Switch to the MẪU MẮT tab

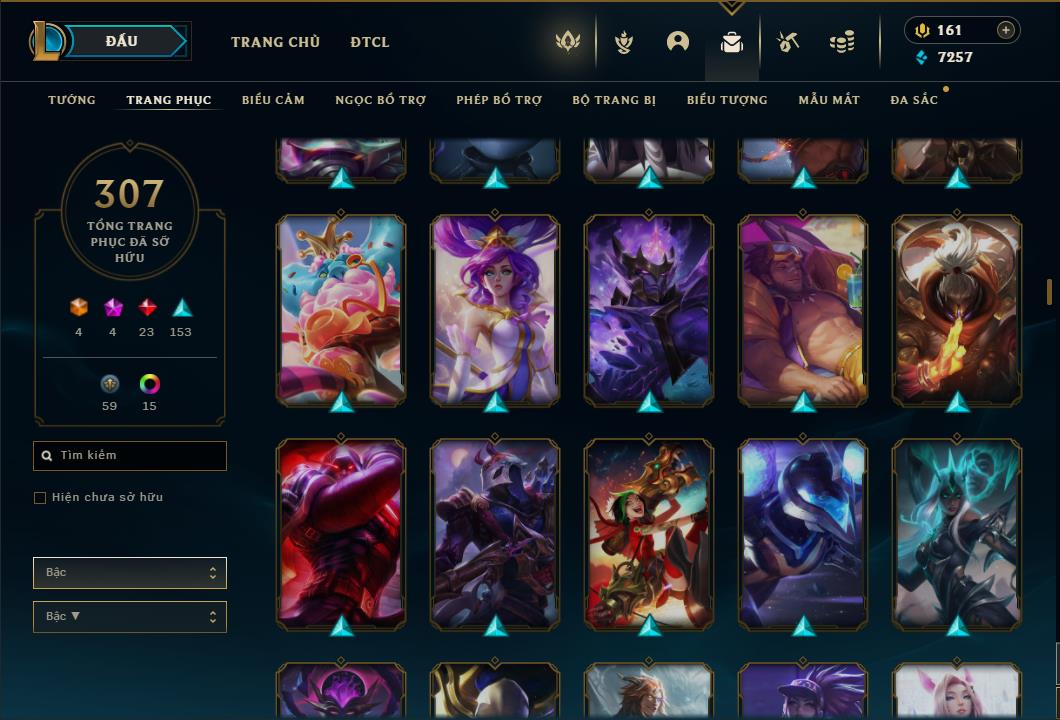[x=829, y=100]
